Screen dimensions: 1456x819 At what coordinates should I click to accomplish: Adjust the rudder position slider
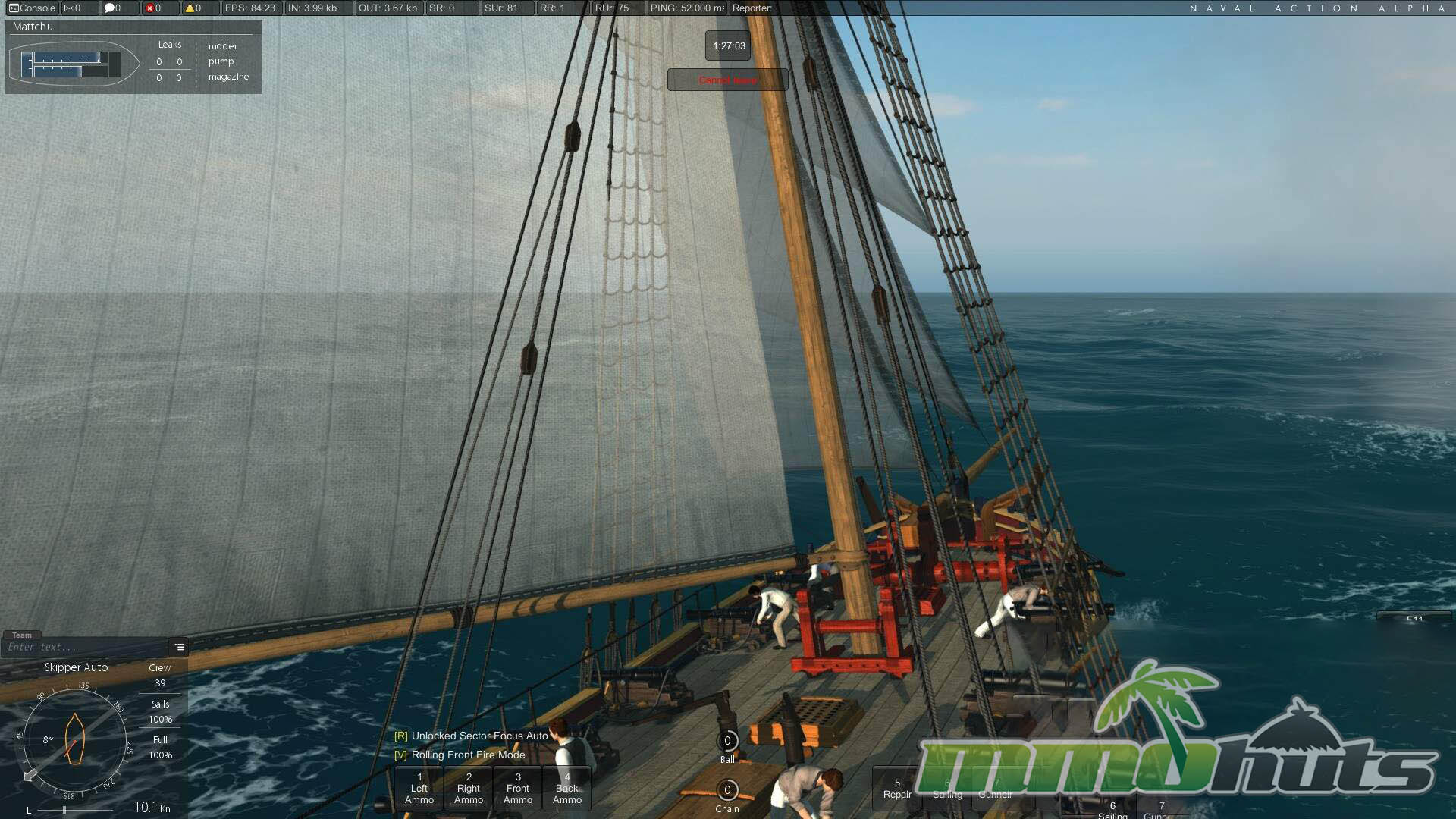(x=65, y=810)
